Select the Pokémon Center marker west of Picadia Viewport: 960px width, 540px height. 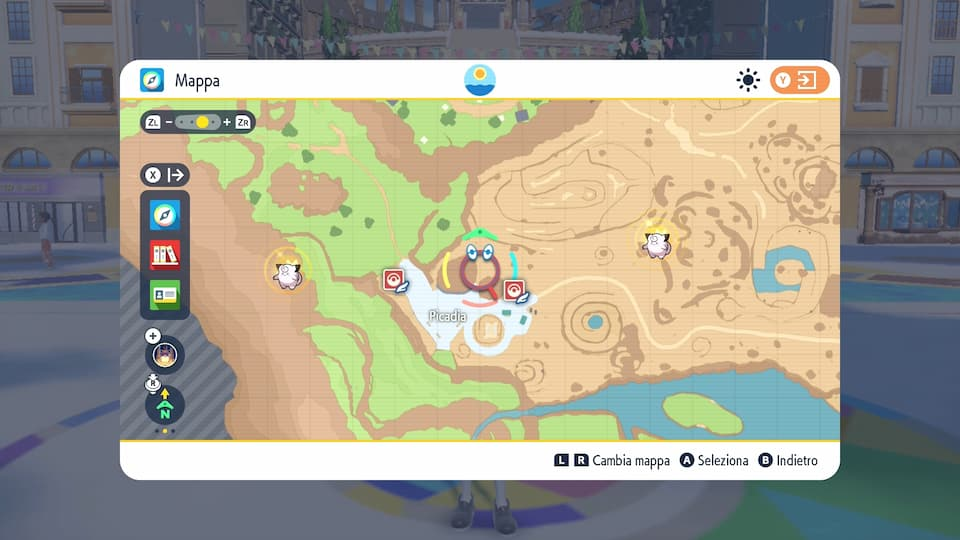(x=394, y=281)
